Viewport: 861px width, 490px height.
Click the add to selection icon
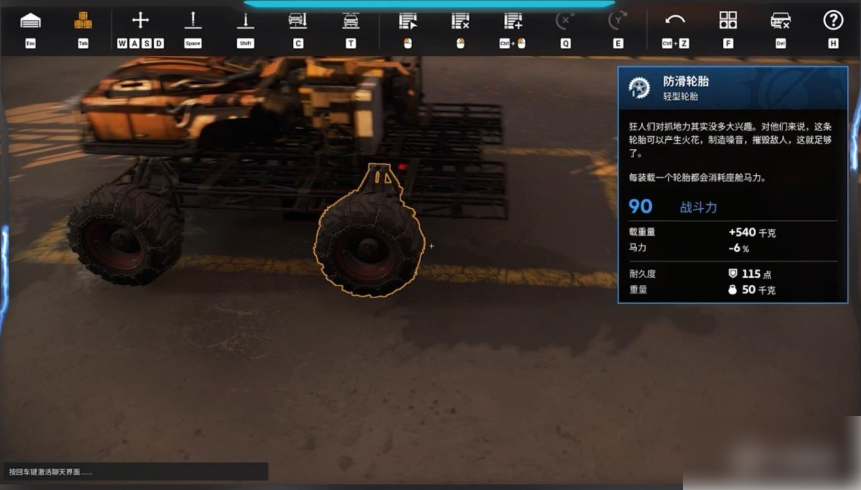click(513, 21)
